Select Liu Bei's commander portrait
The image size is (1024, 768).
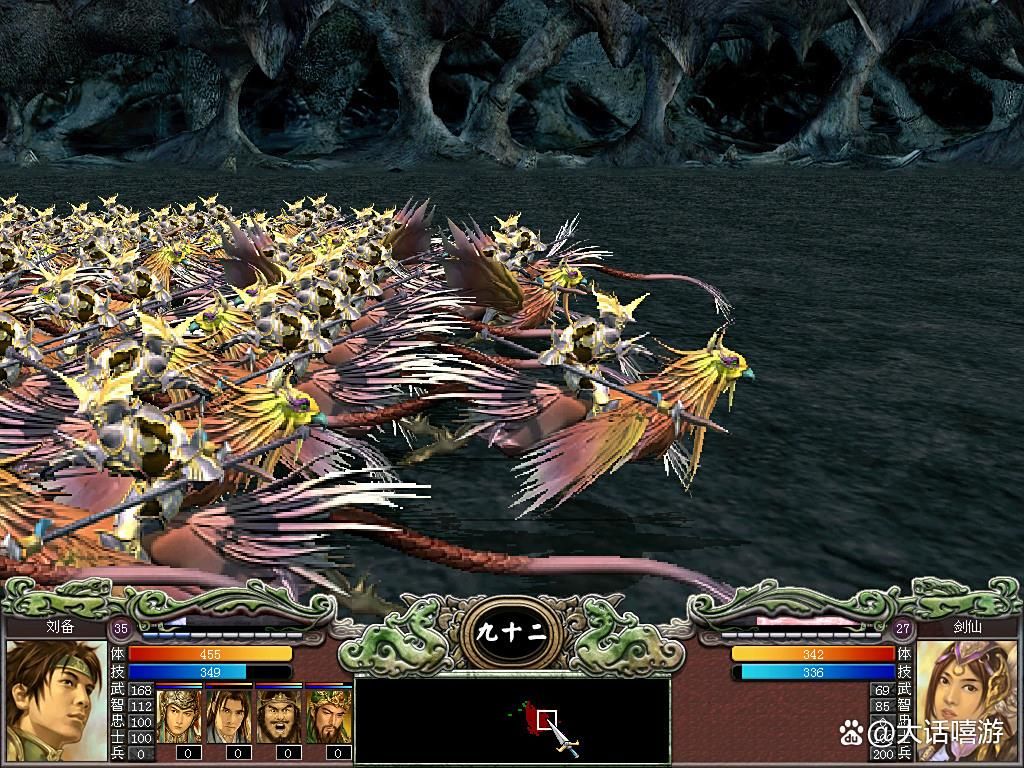click(x=56, y=700)
